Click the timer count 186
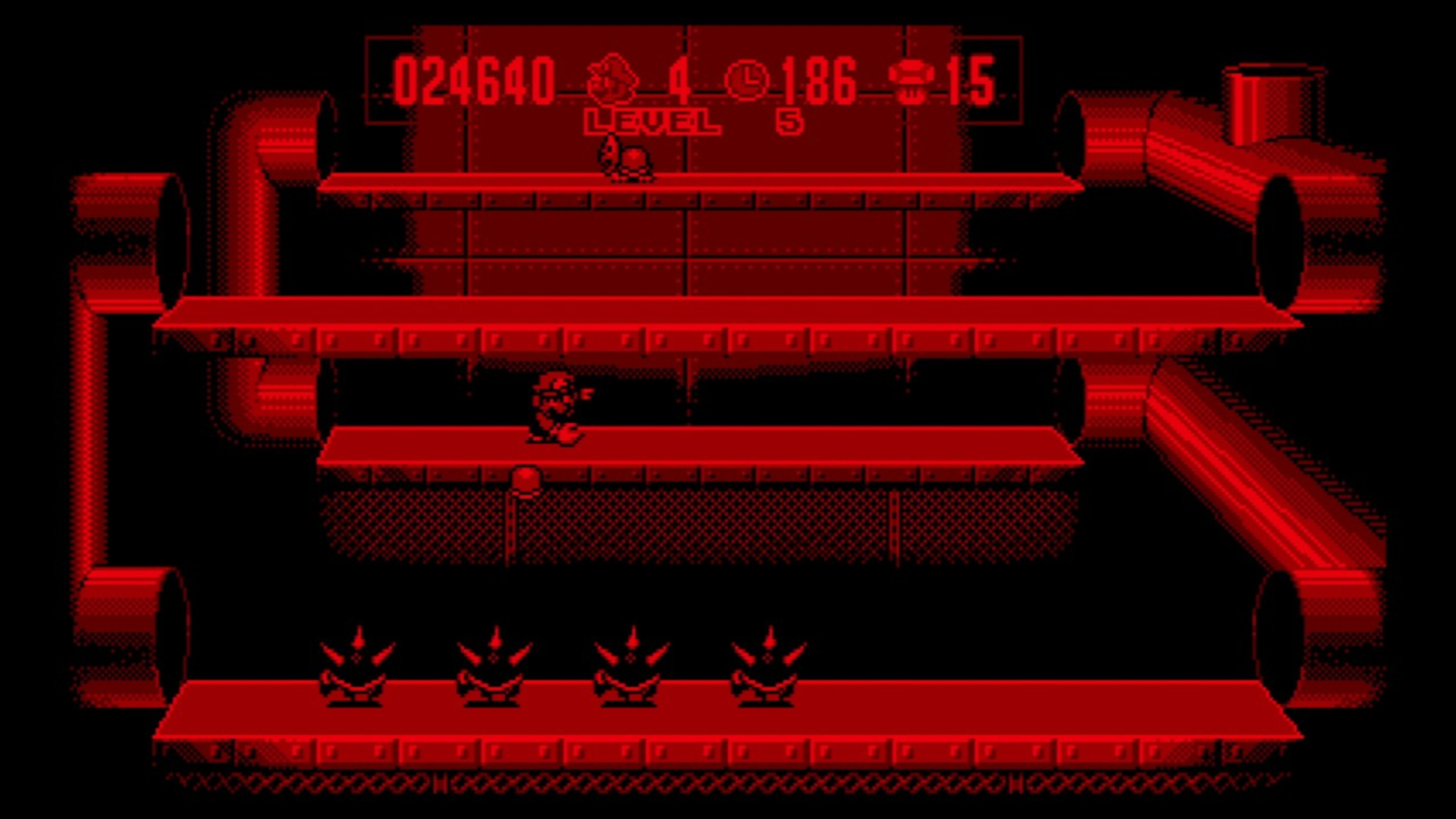1456x819 pixels. click(819, 80)
